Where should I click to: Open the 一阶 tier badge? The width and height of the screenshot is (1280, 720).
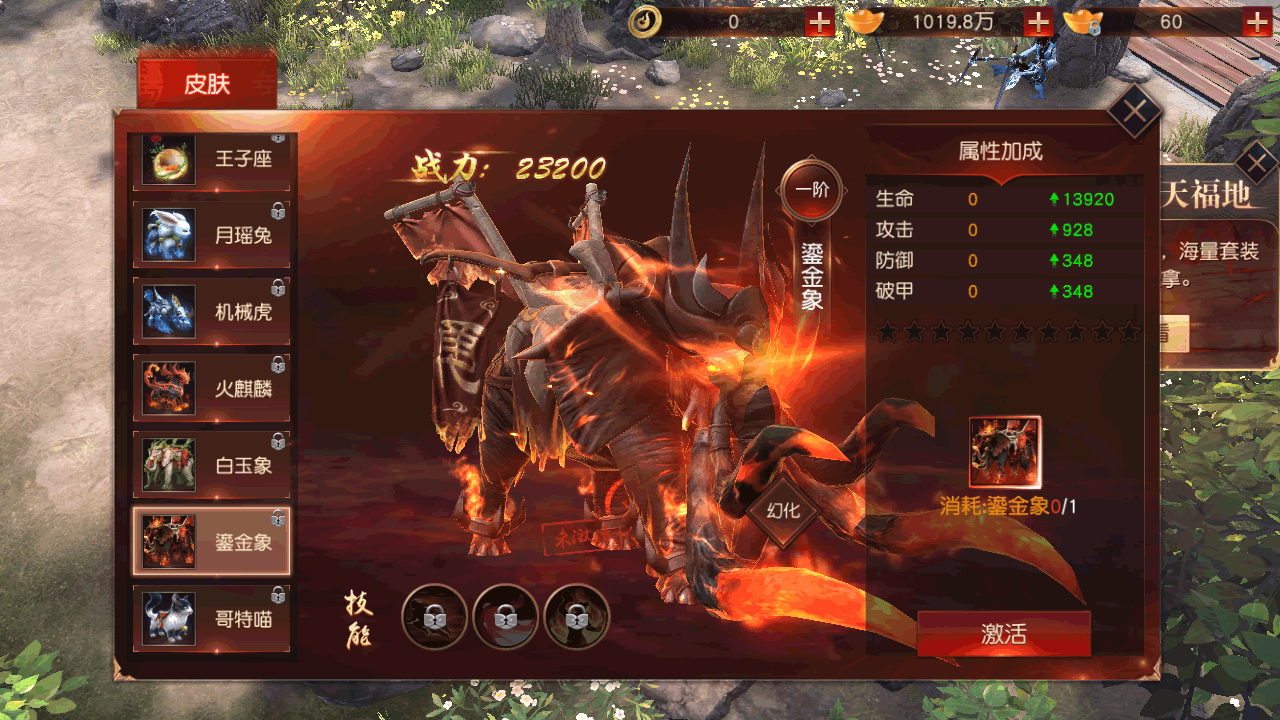811,190
